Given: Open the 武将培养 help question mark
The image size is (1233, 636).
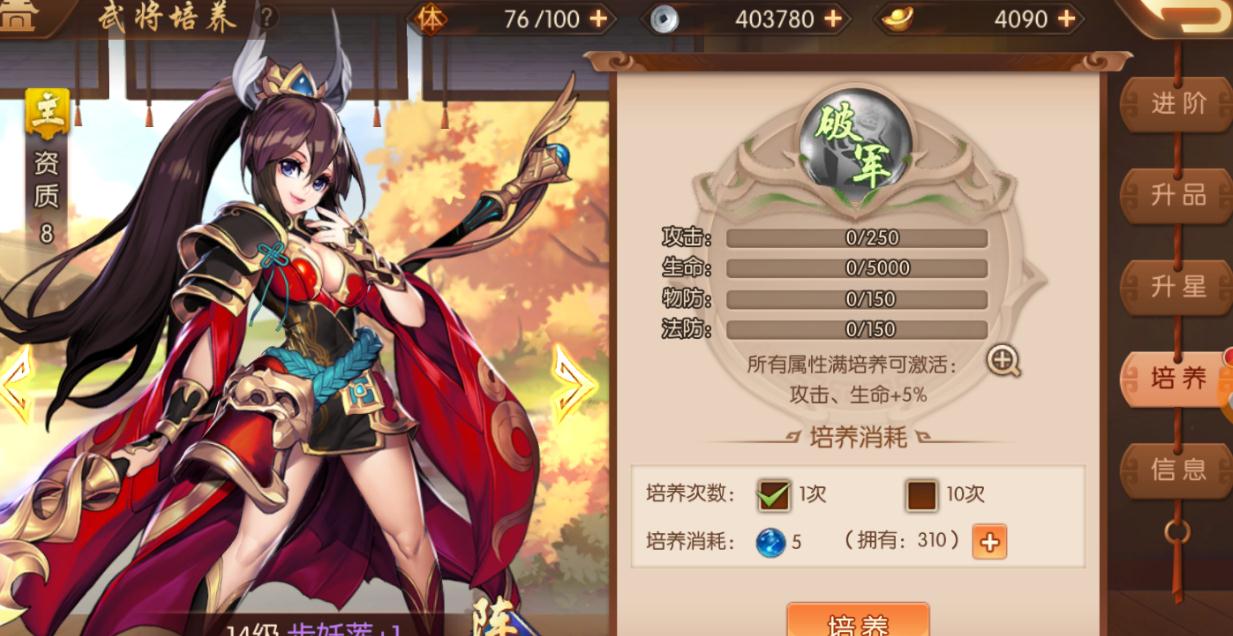Looking at the screenshot, I should pos(268,17).
